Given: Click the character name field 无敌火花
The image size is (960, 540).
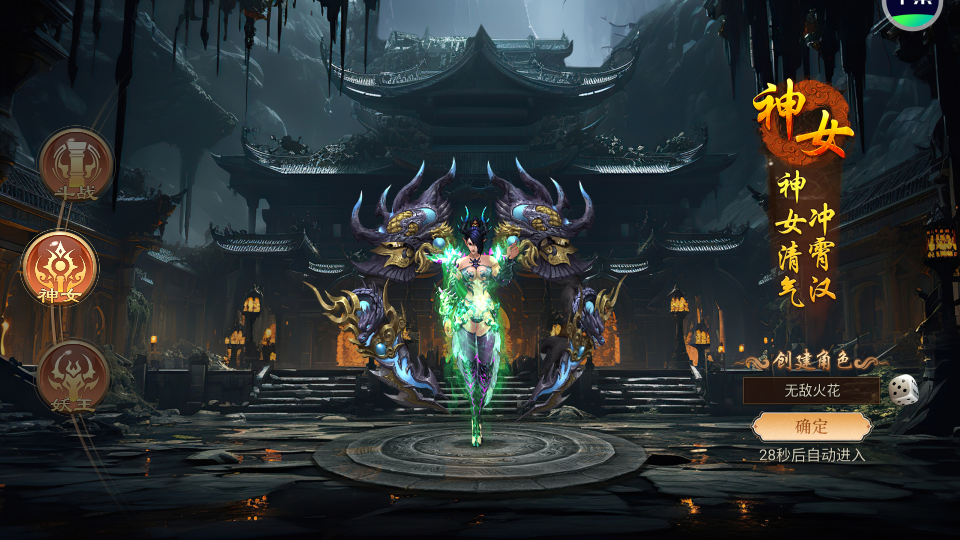Looking at the screenshot, I should pos(811,389).
